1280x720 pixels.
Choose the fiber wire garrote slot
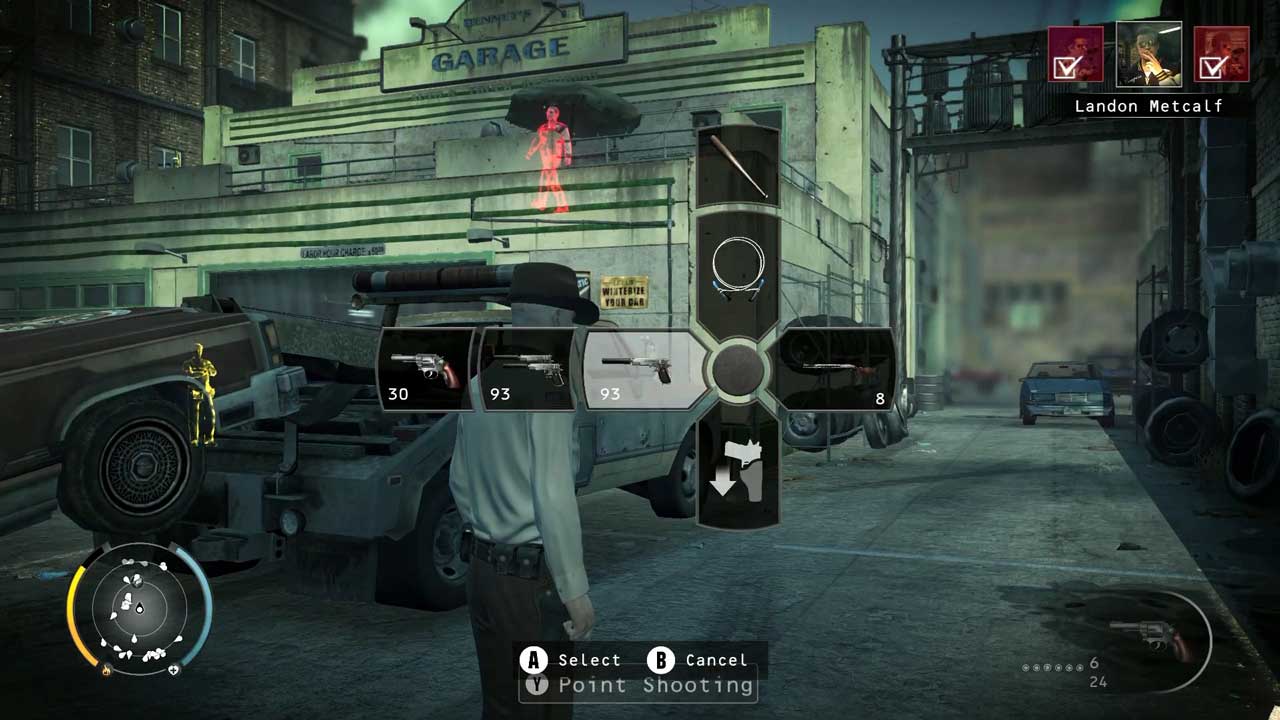click(x=738, y=270)
